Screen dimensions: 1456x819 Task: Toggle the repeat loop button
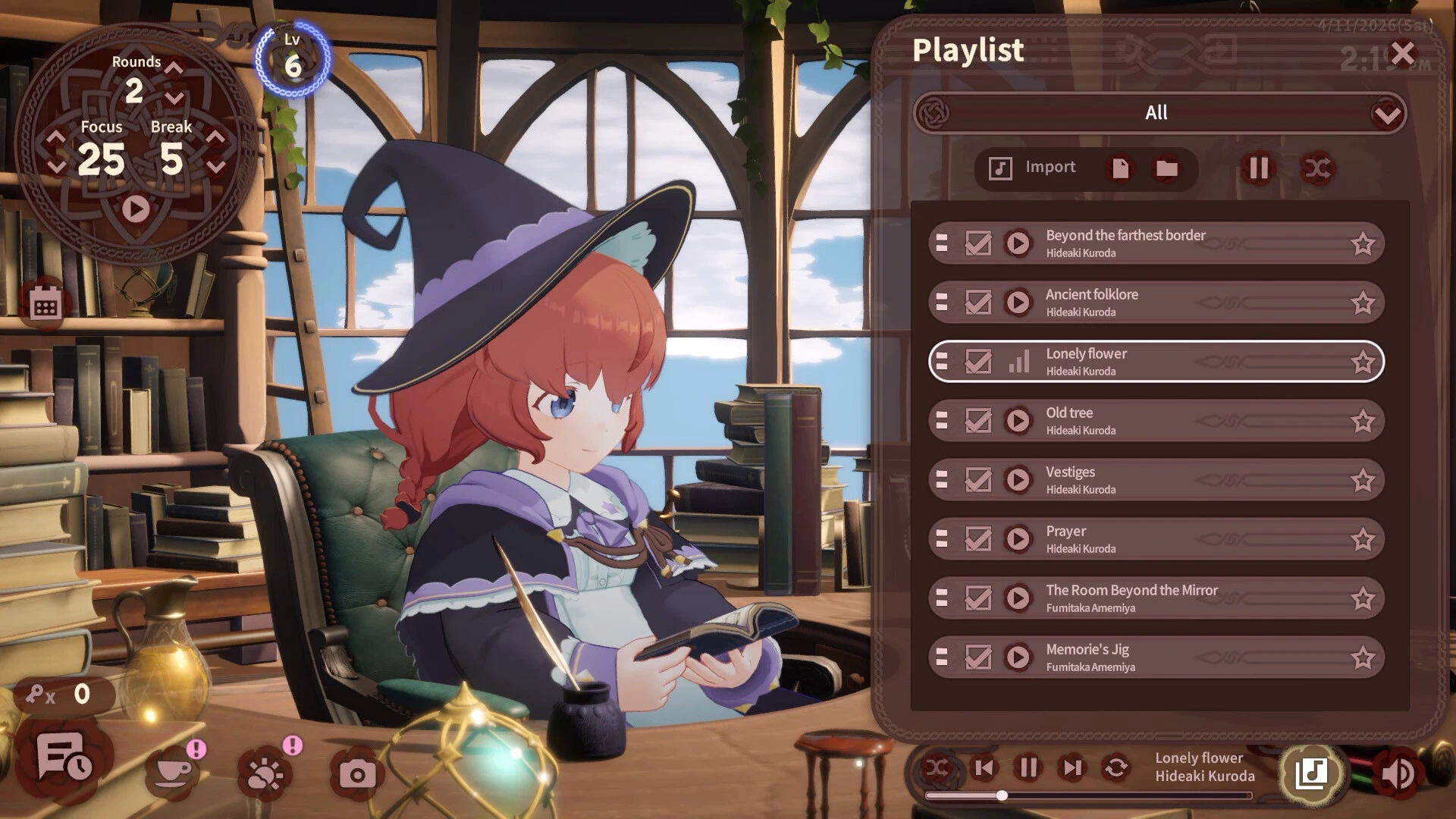pos(1116,768)
